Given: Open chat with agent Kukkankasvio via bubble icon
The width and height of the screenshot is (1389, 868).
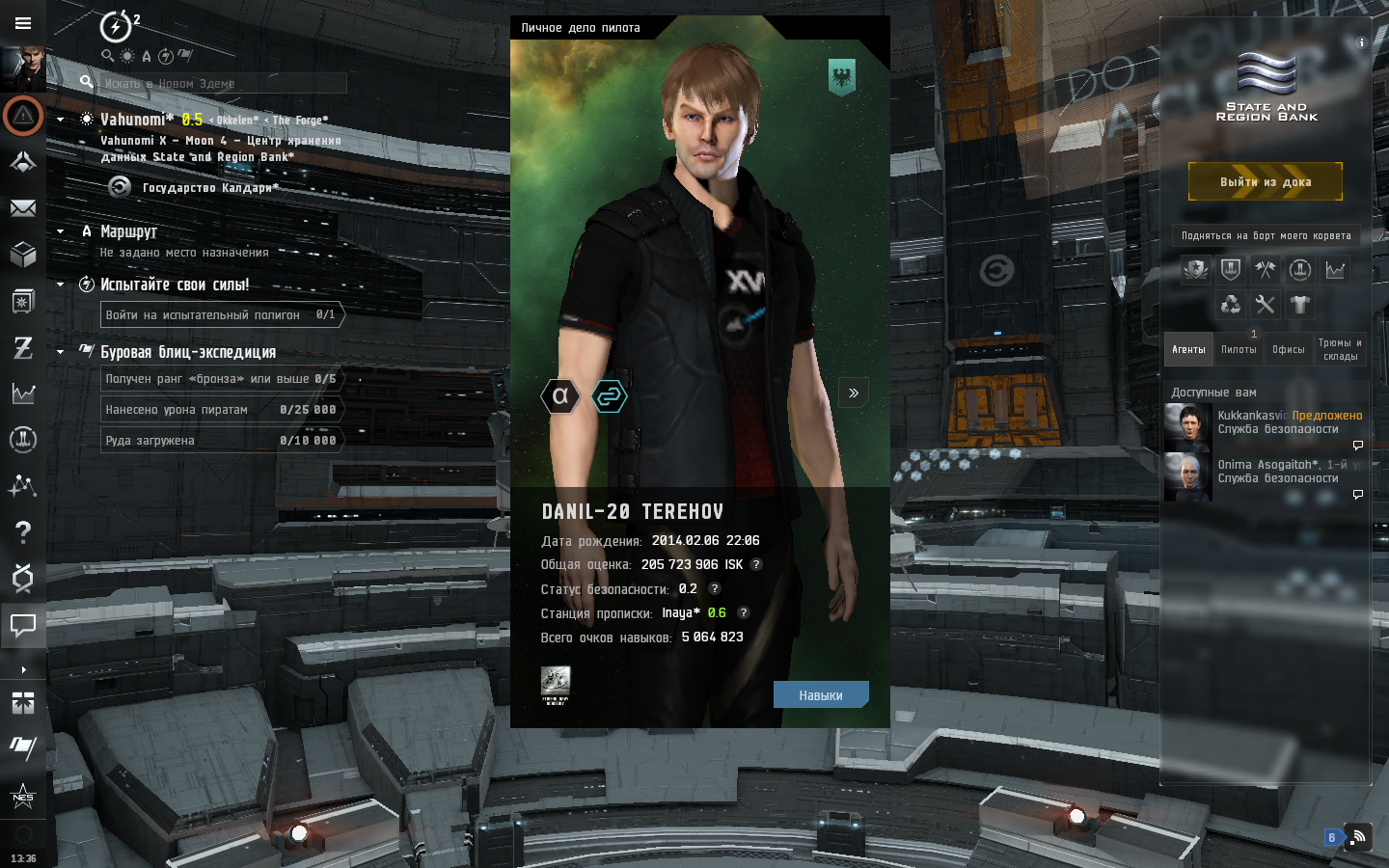Looking at the screenshot, I should (1357, 445).
